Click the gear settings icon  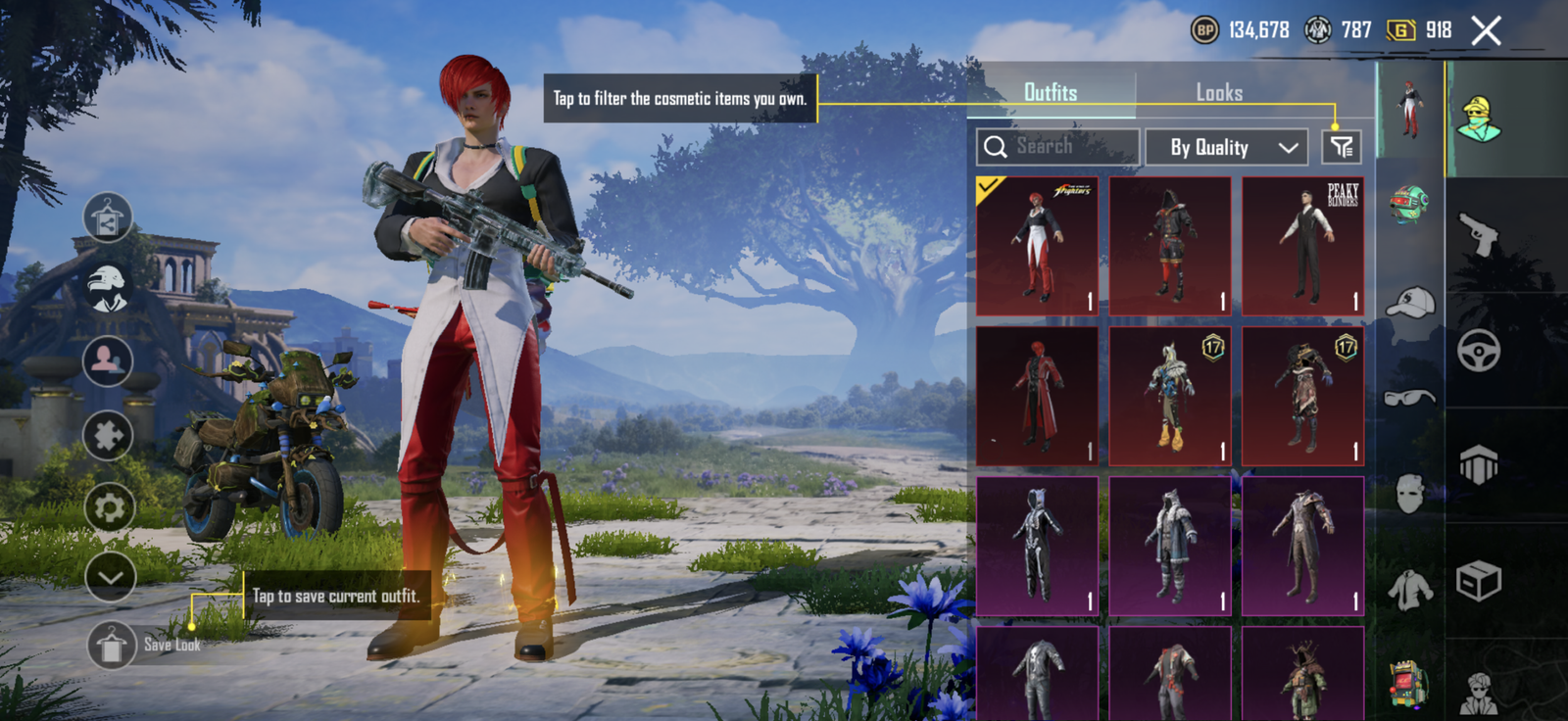pyautogui.click(x=109, y=507)
